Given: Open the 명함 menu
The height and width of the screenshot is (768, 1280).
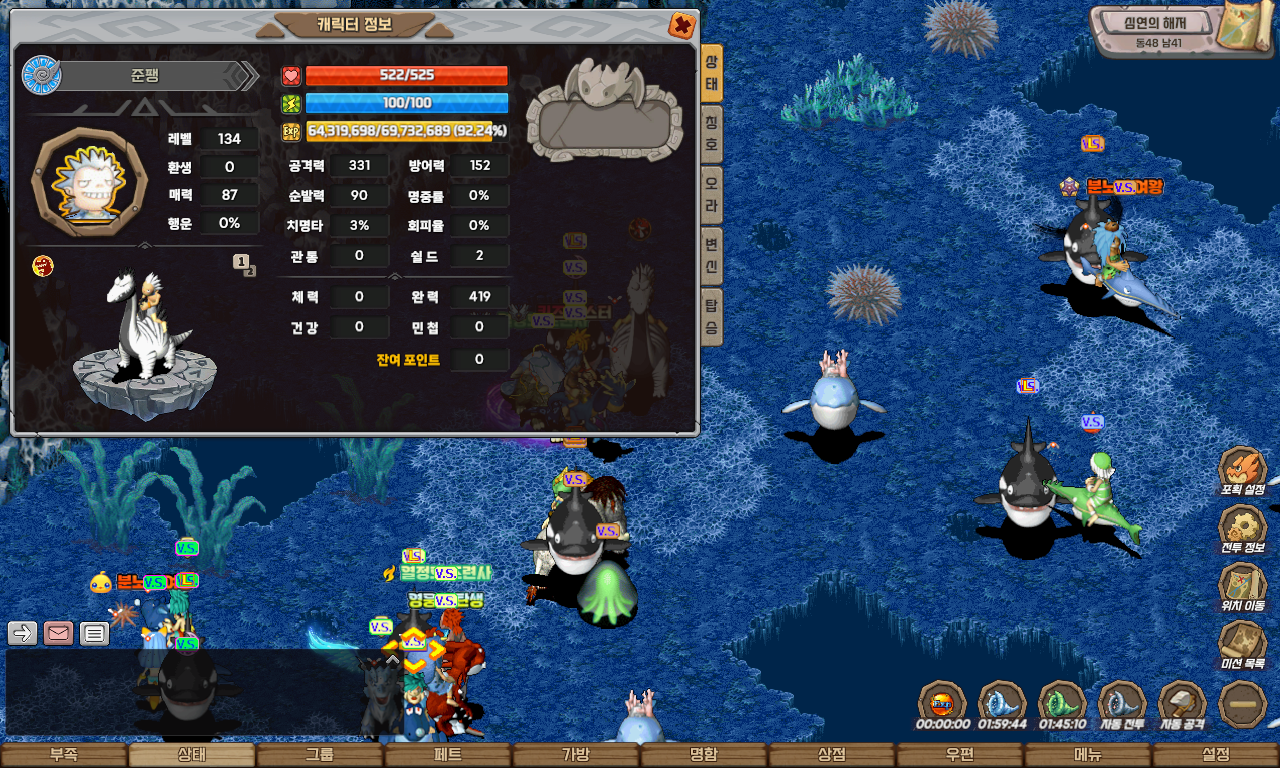Looking at the screenshot, I should pos(704,755).
